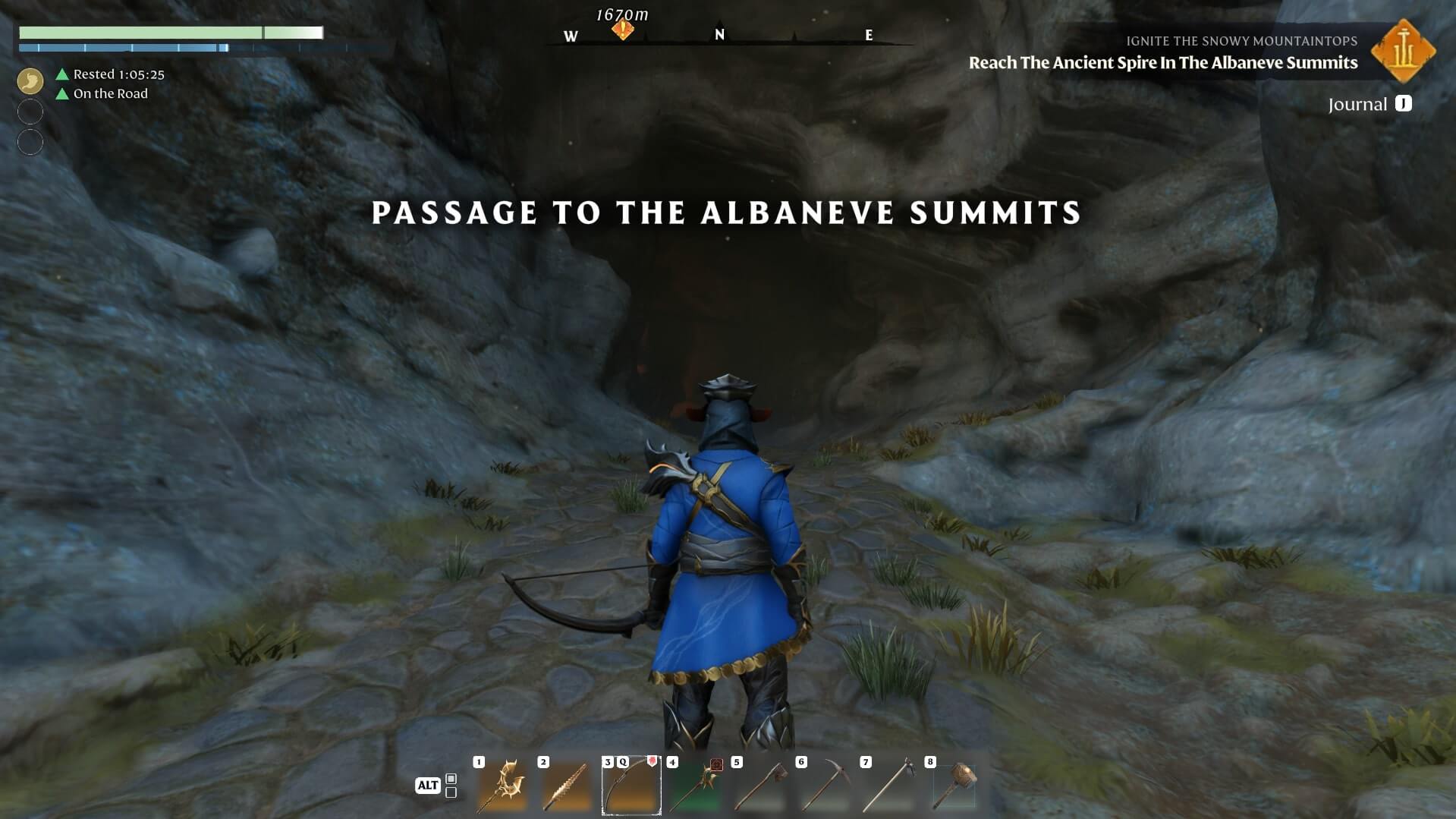
Task: Choose the spiked mace in slot 4
Action: [695, 786]
